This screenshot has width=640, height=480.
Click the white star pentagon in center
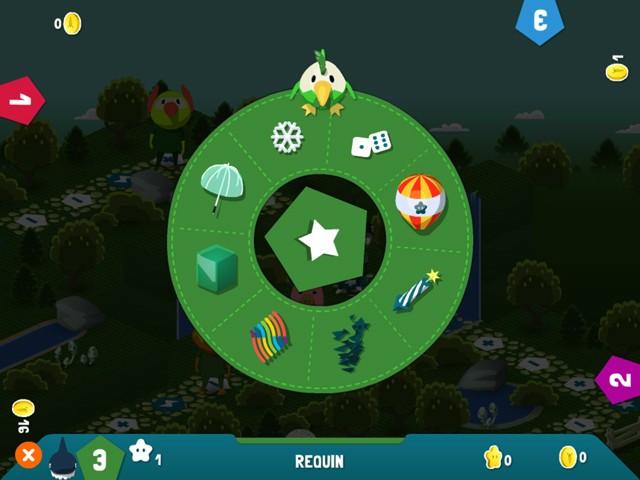pyautogui.click(x=319, y=240)
